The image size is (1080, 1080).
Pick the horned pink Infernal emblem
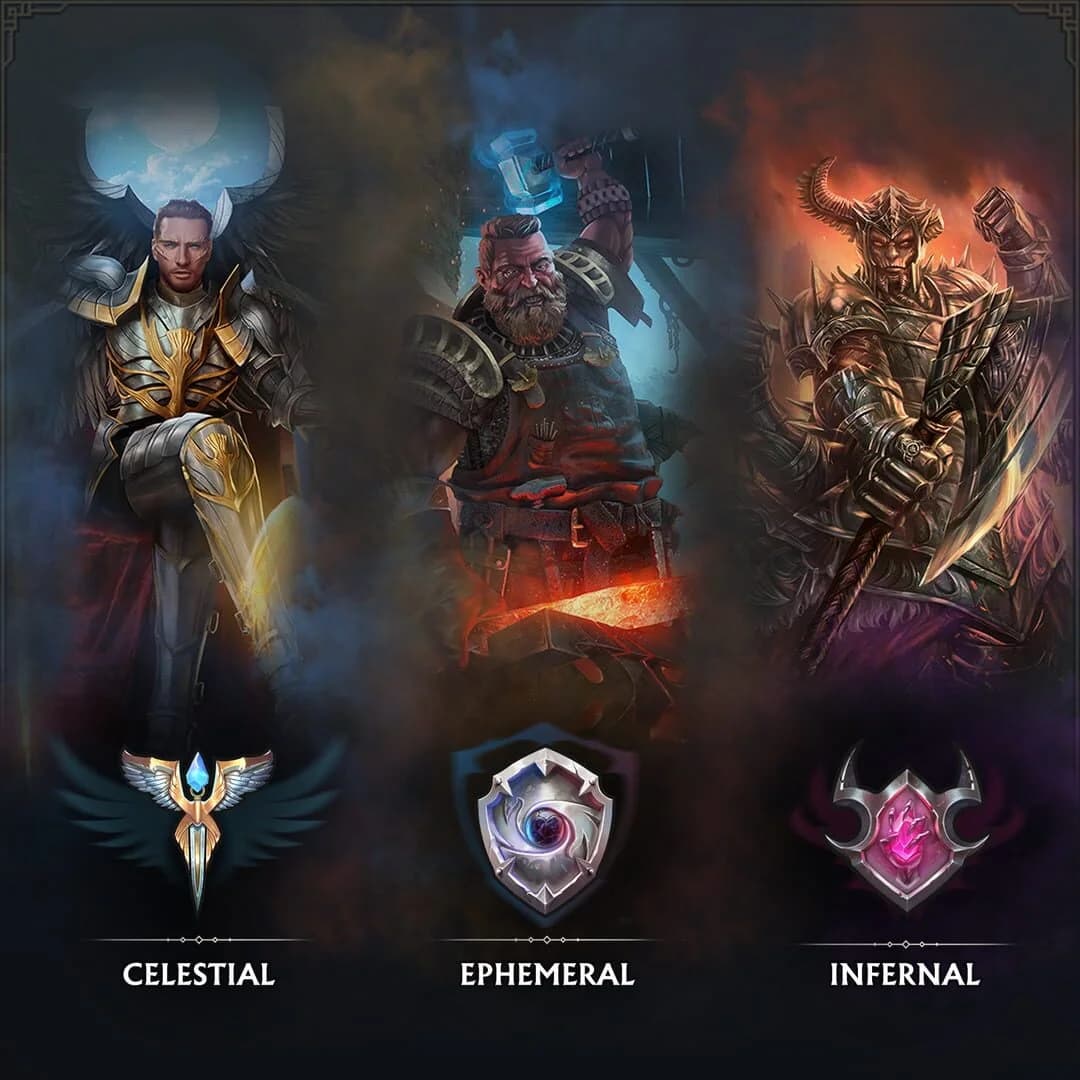(906, 828)
